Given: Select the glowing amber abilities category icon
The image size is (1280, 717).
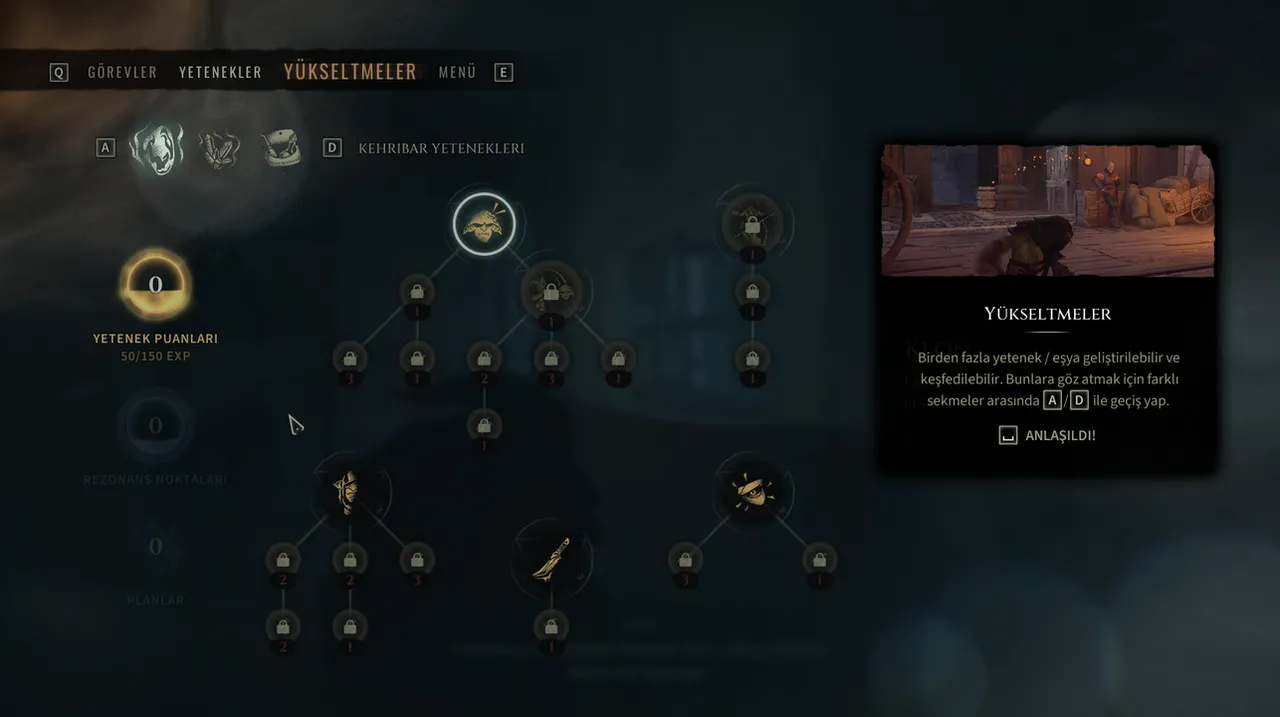Looking at the screenshot, I should coord(156,149).
